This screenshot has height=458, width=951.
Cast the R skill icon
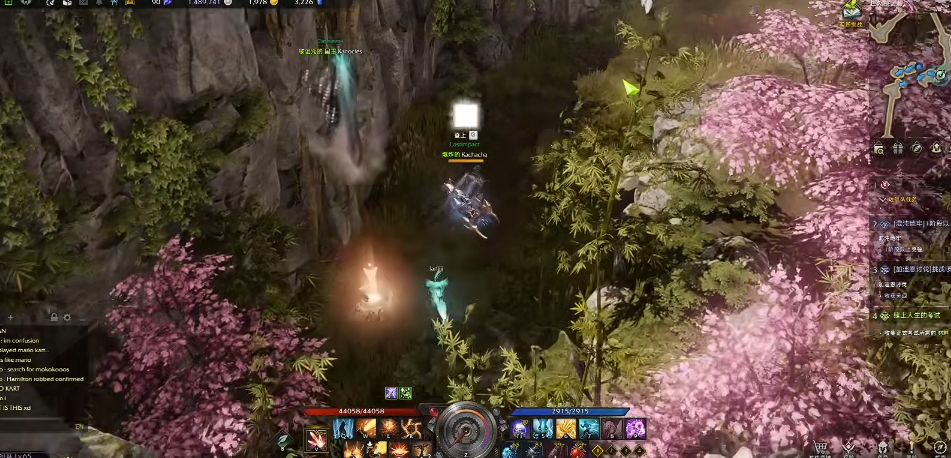[410, 429]
